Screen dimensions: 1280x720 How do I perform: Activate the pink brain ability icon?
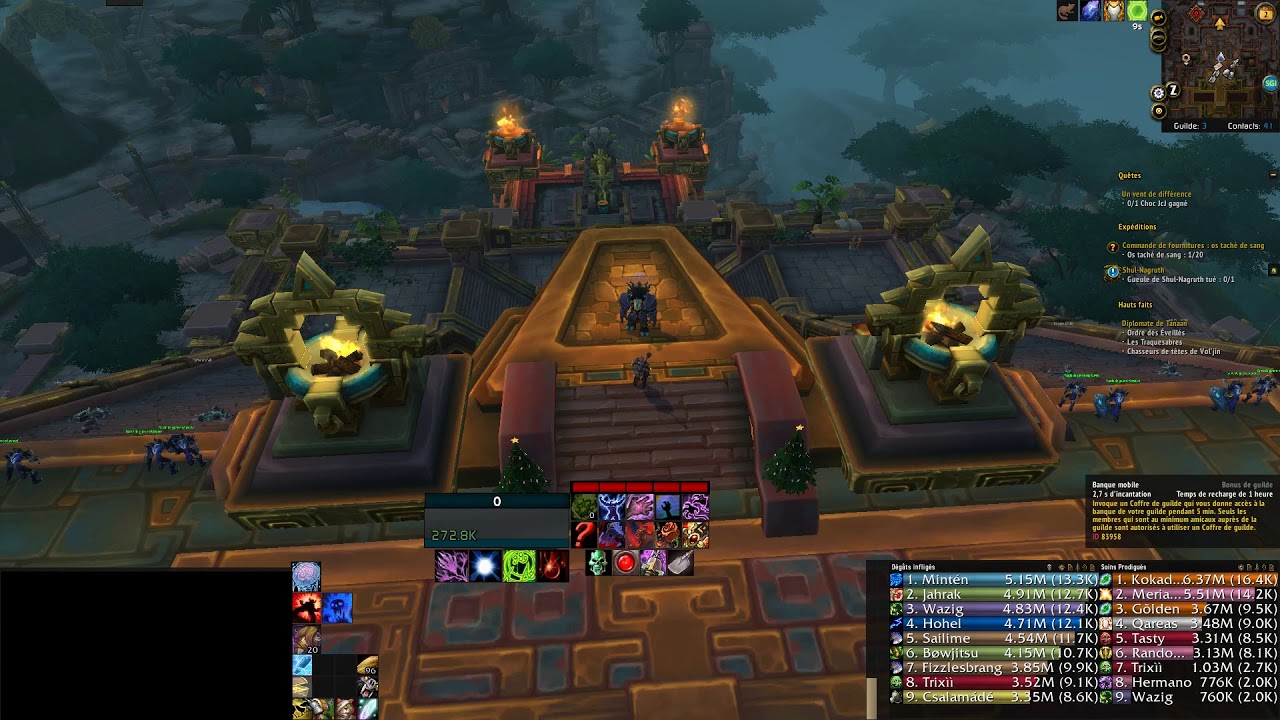(306, 576)
